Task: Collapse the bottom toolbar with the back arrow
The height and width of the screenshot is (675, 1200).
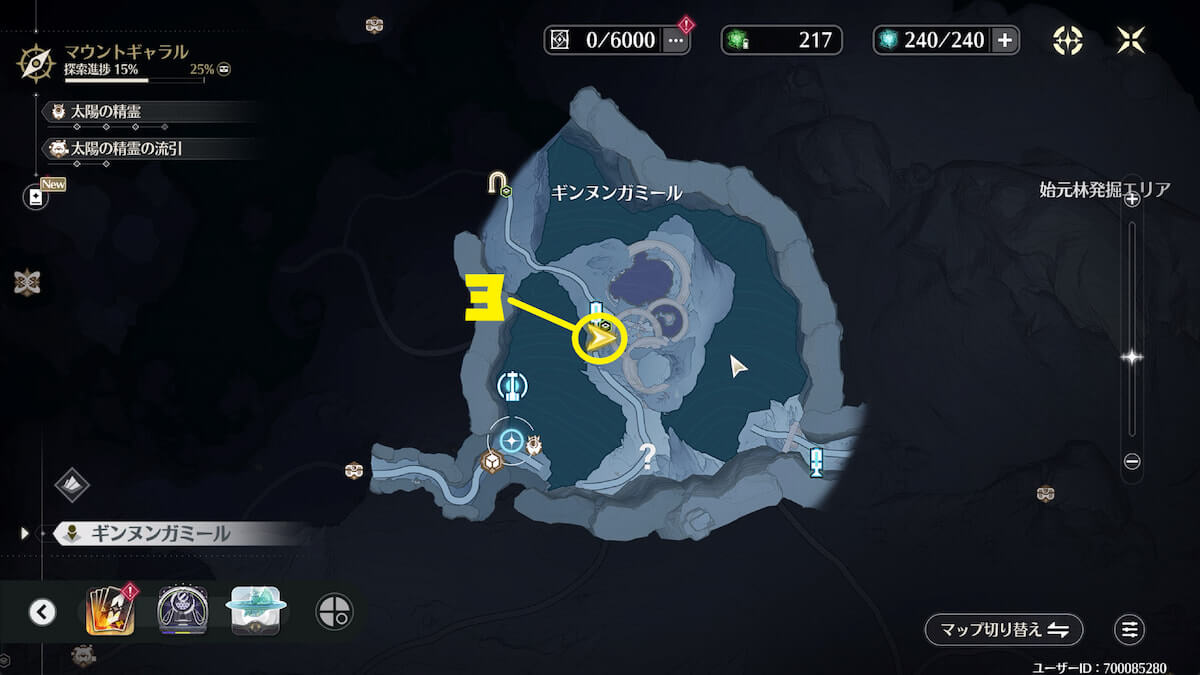Action: [42, 611]
